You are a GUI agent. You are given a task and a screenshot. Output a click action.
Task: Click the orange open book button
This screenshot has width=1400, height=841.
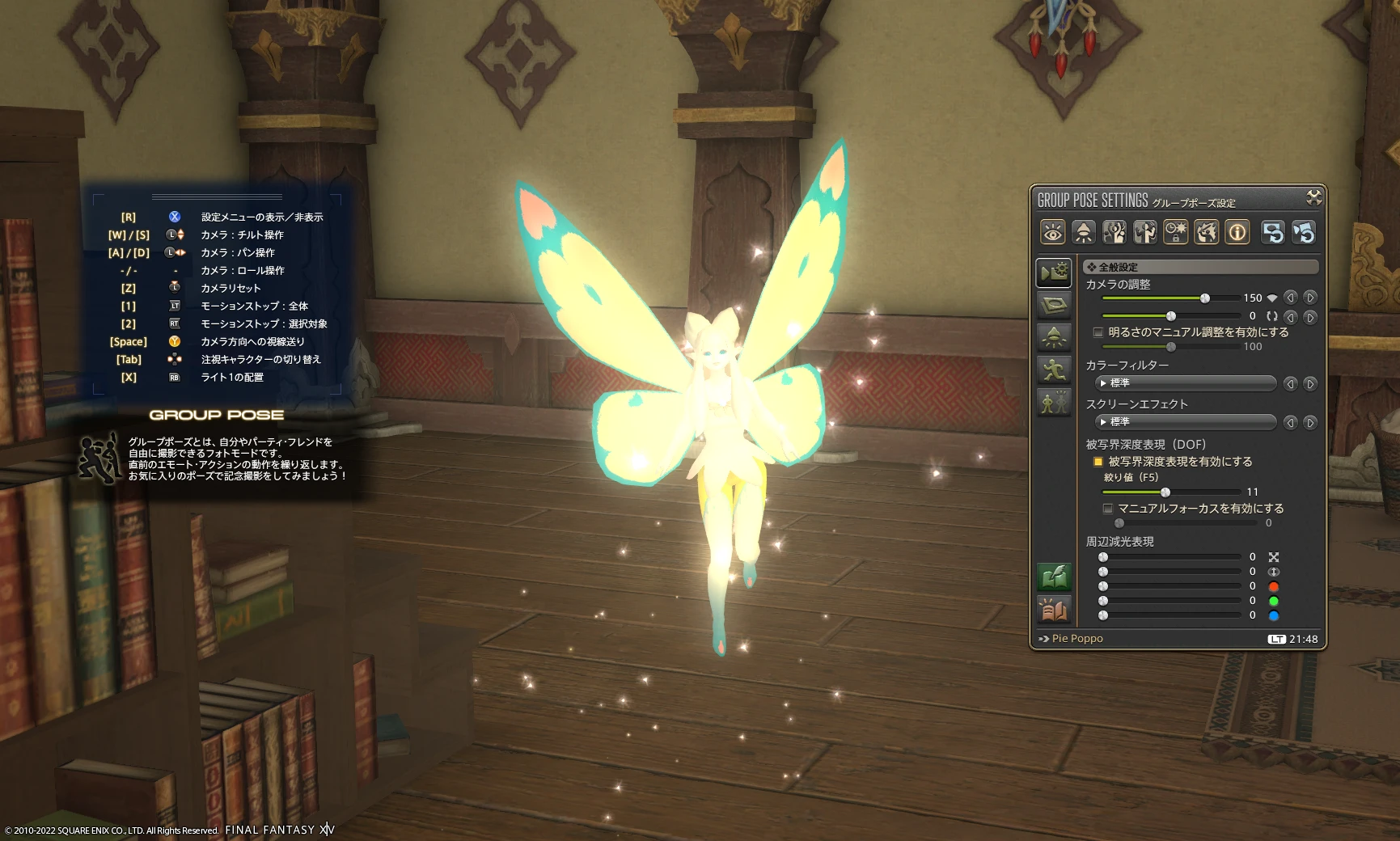tap(1054, 611)
